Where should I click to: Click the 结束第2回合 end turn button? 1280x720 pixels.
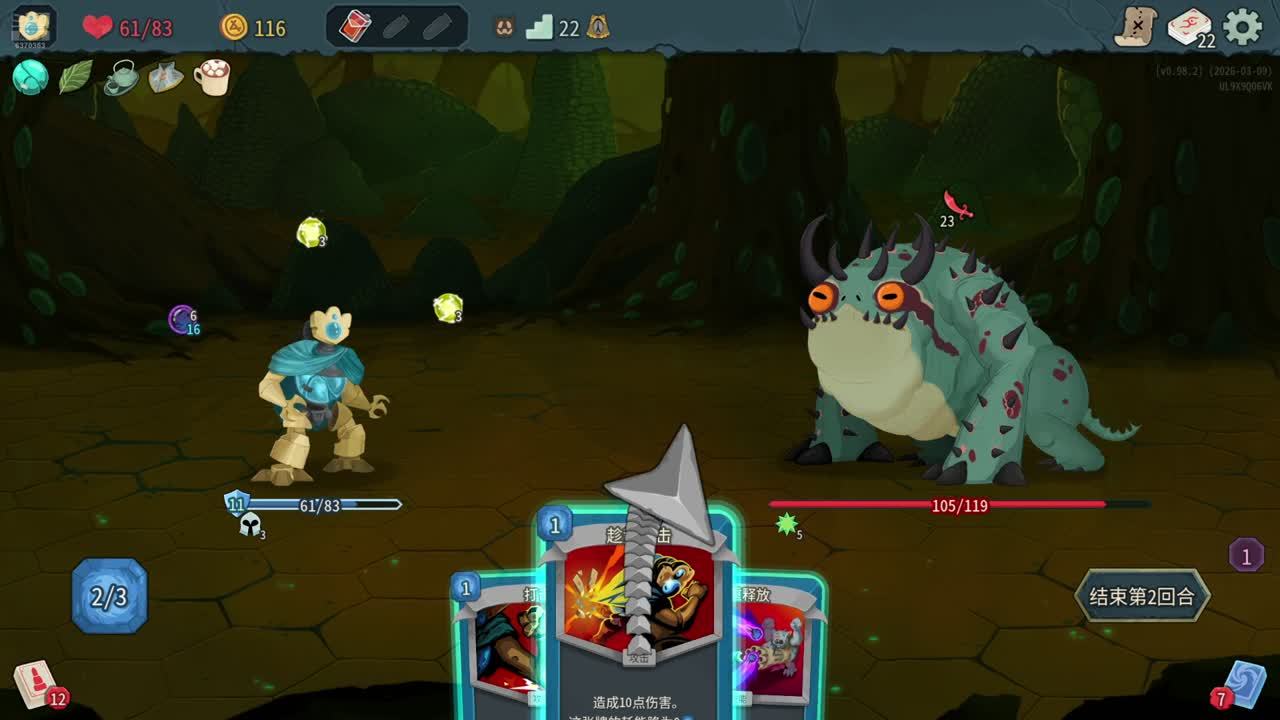coord(1141,597)
